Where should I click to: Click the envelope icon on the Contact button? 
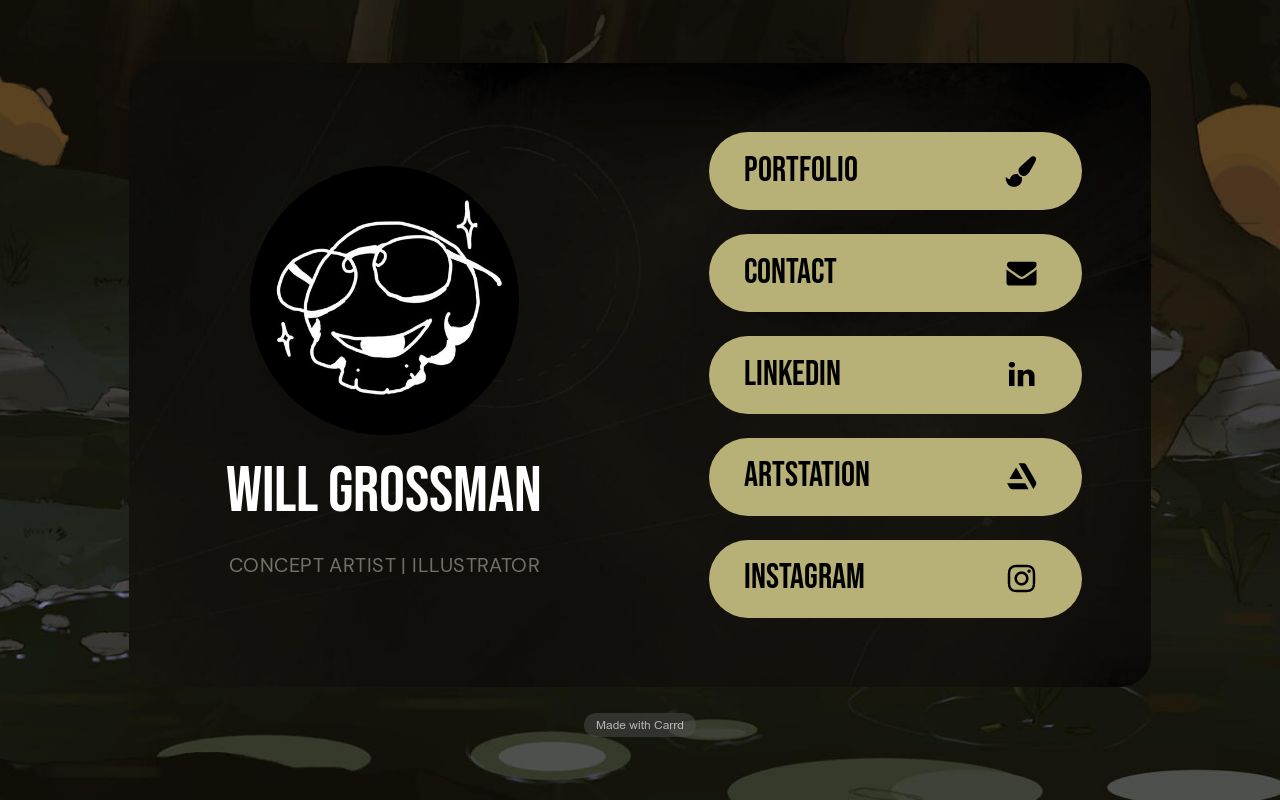[1021, 272]
